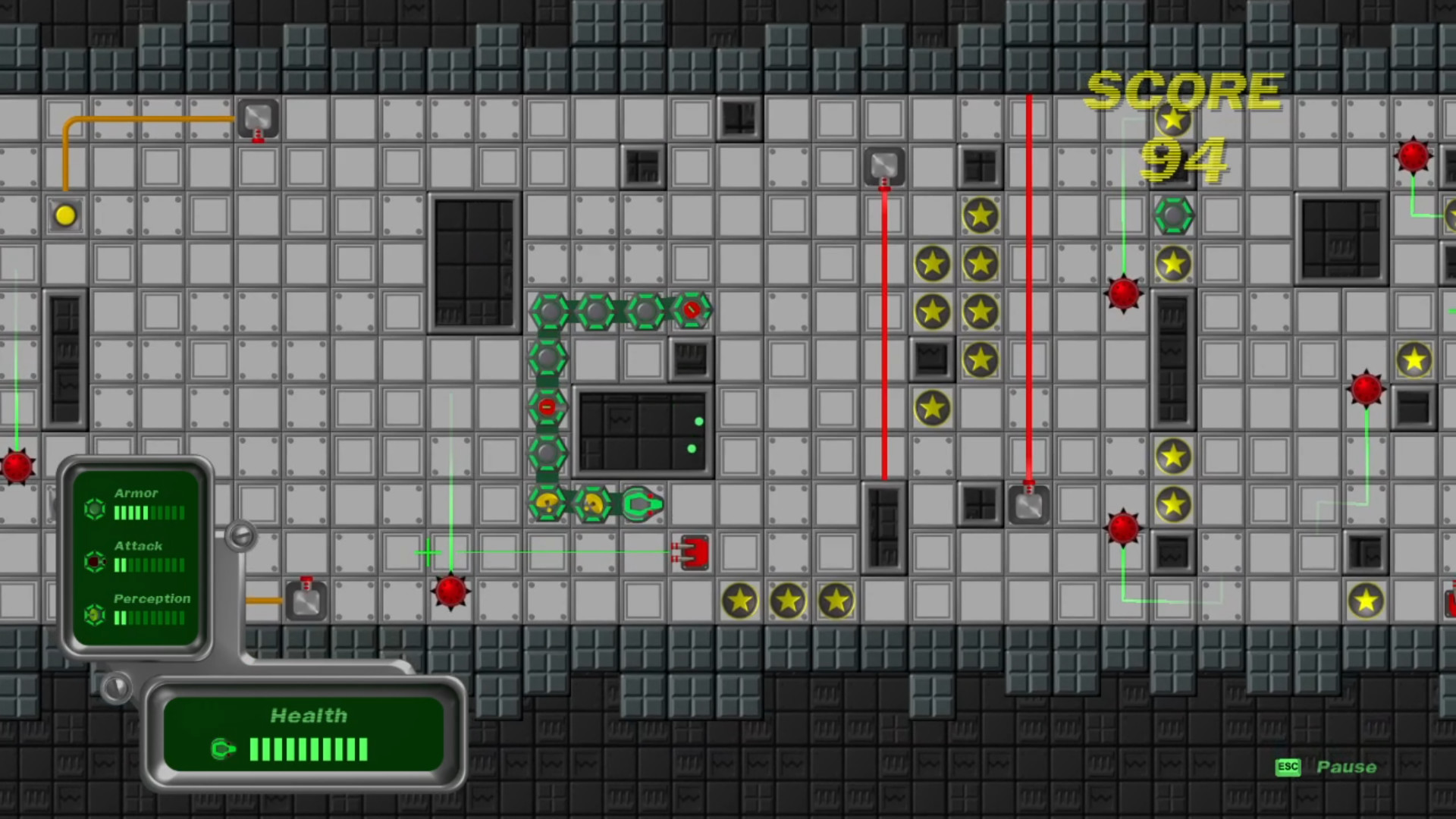Activate the wired switch near the Perception panel
The image size is (1456, 819).
click(306, 601)
